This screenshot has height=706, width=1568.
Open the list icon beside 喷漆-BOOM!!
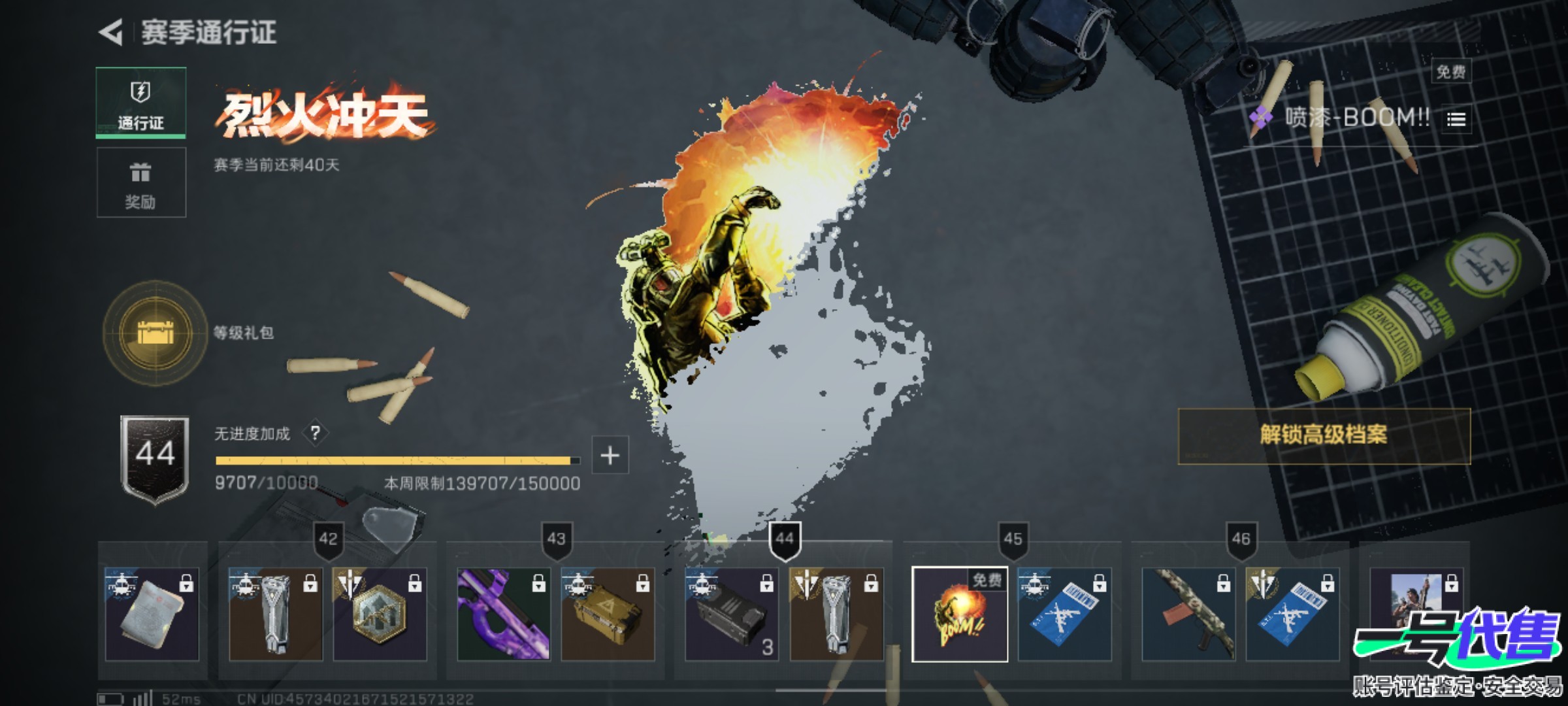(x=1456, y=119)
